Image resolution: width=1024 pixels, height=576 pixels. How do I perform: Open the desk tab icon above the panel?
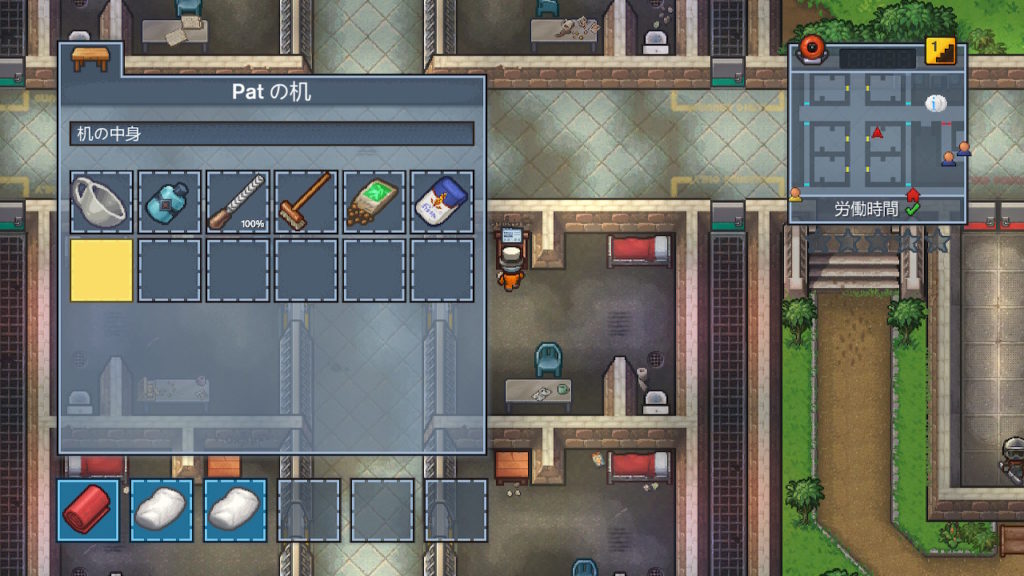90,58
